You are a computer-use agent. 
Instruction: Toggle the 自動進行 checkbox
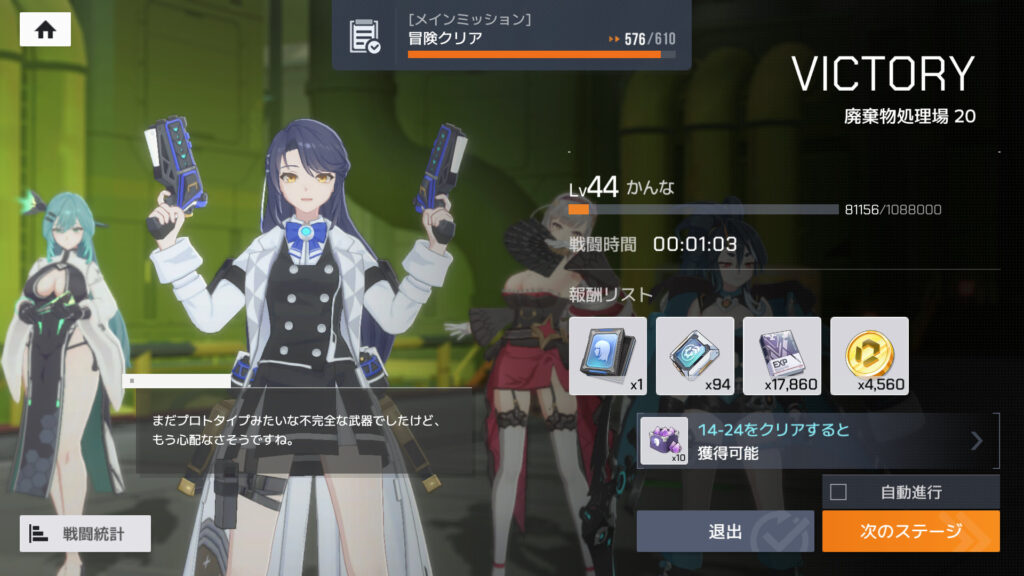(839, 492)
